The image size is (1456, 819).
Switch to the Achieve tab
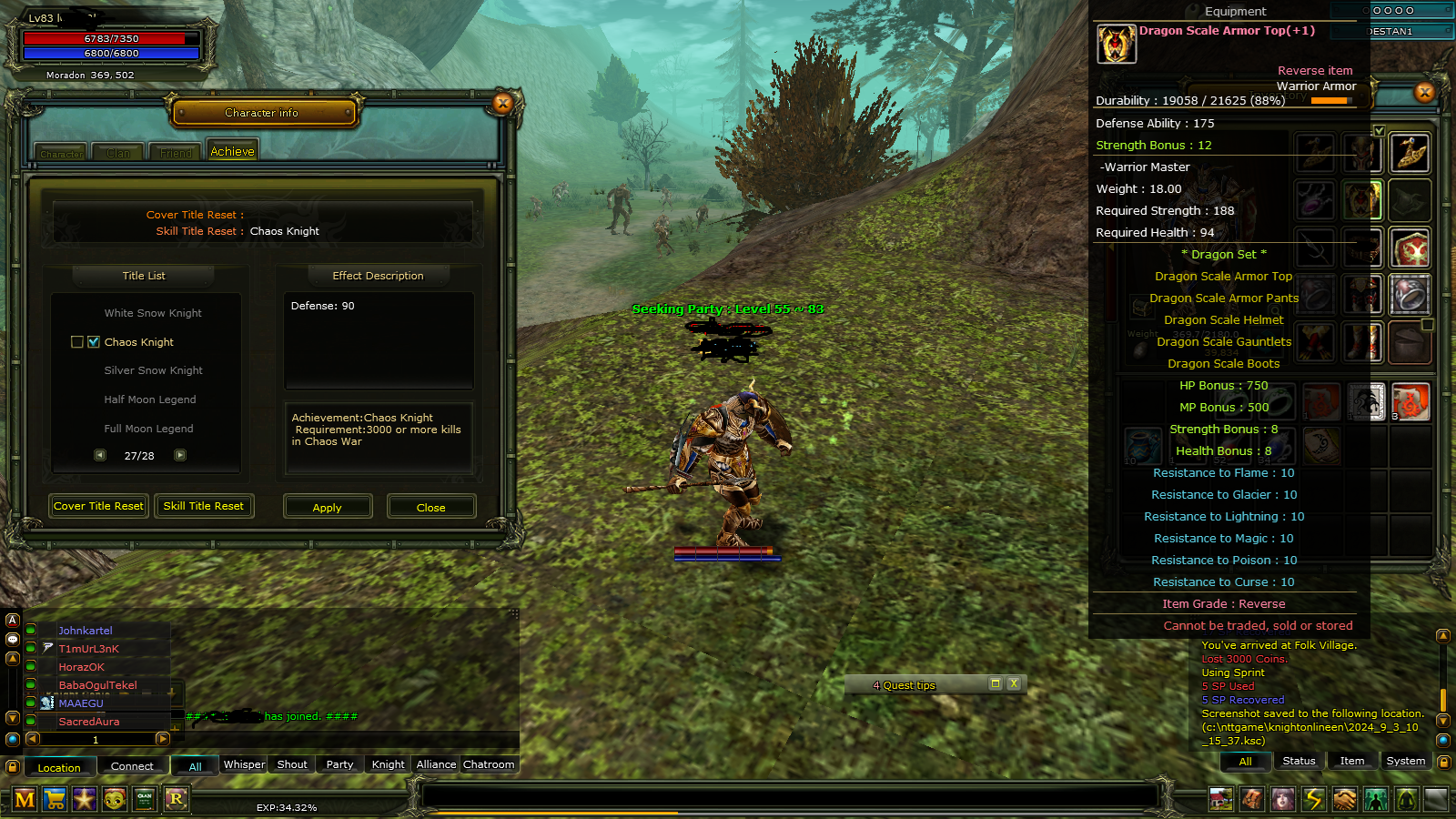click(232, 150)
